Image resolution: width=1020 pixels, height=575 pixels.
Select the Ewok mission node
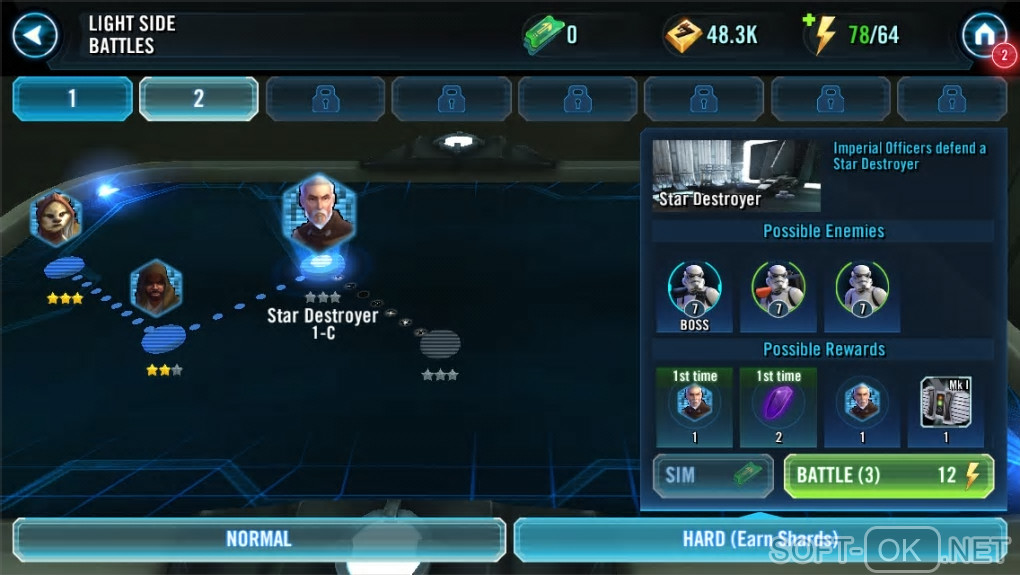[57, 217]
